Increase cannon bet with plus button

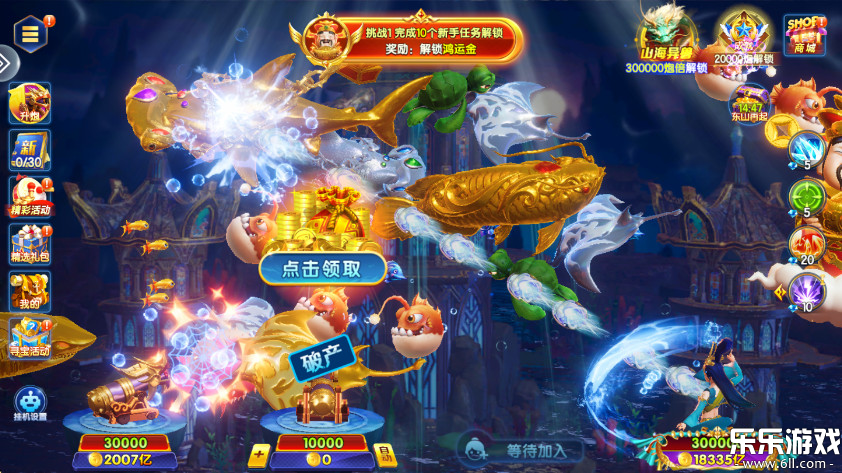point(258,457)
